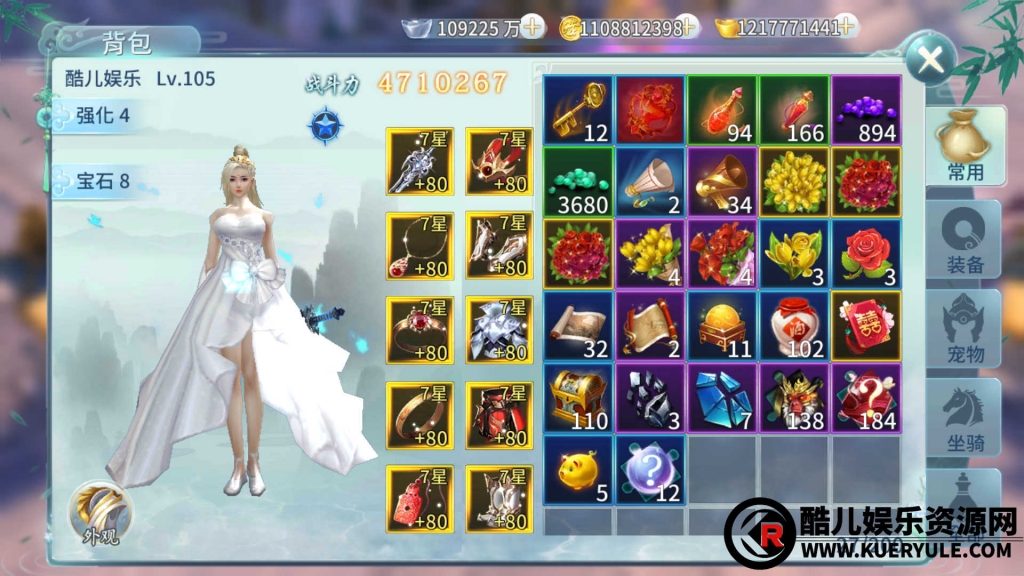Screen dimensions: 1024x576
Task: Add more silver ingot currency
Action: click(x=534, y=28)
